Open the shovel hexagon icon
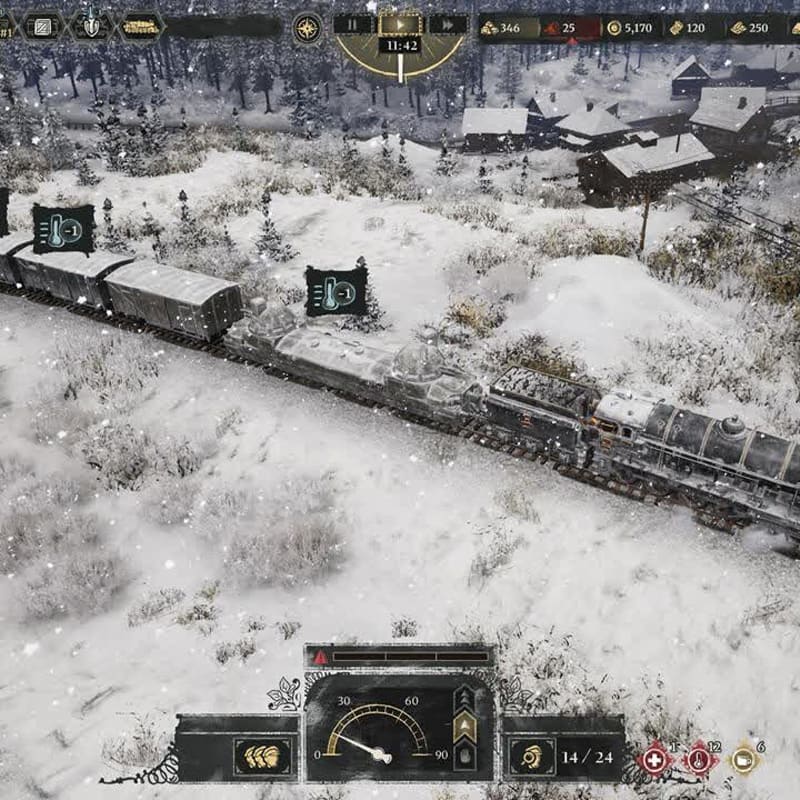Image resolution: width=800 pixels, height=800 pixels. tap(91, 25)
